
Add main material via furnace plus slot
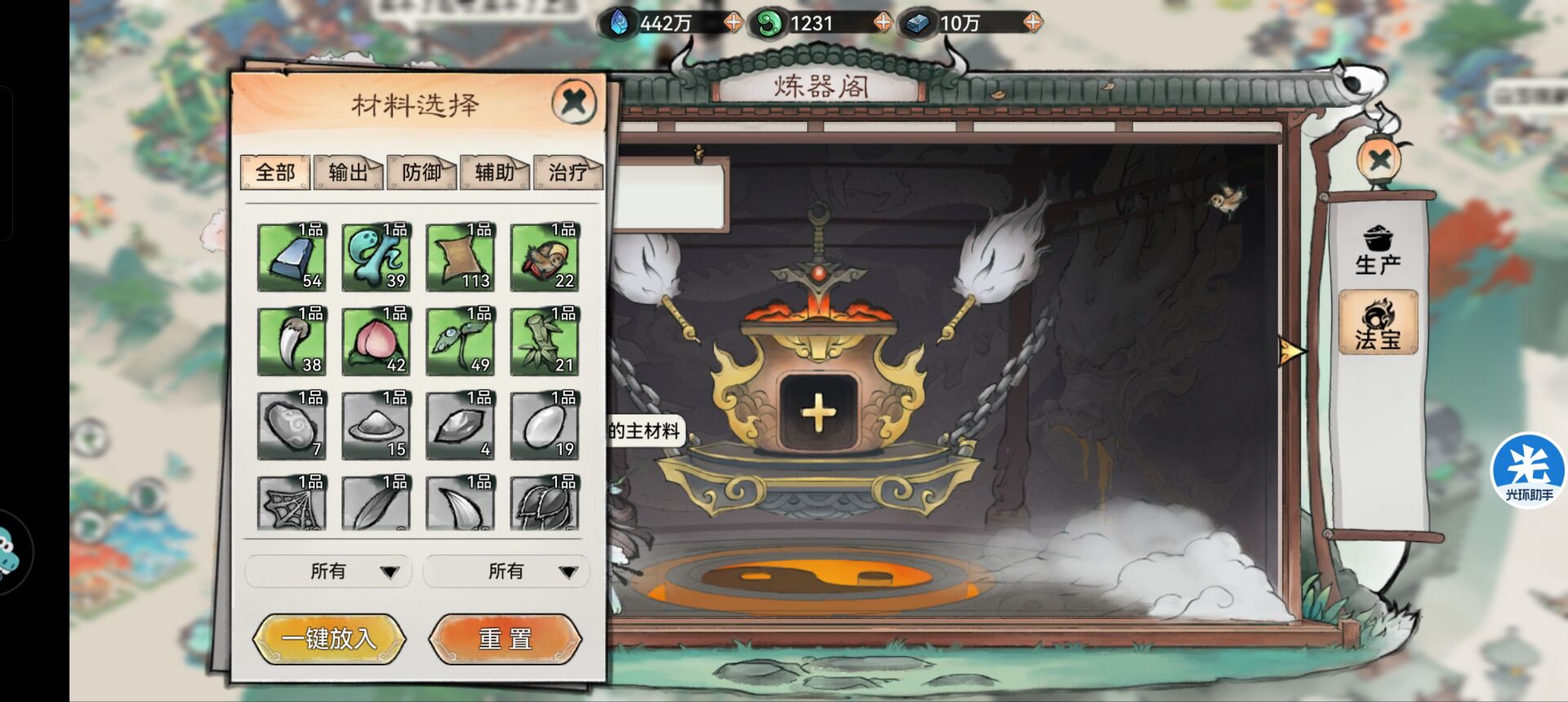818,413
